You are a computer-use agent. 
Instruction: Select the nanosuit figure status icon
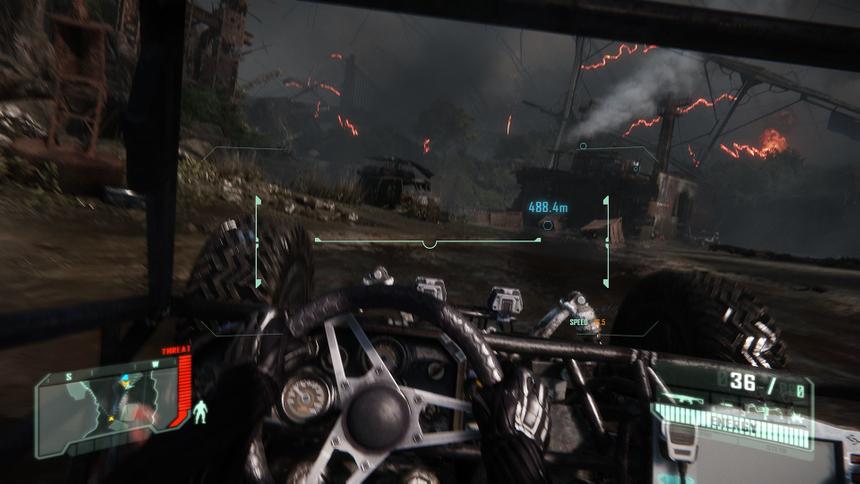pyautogui.click(x=201, y=410)
